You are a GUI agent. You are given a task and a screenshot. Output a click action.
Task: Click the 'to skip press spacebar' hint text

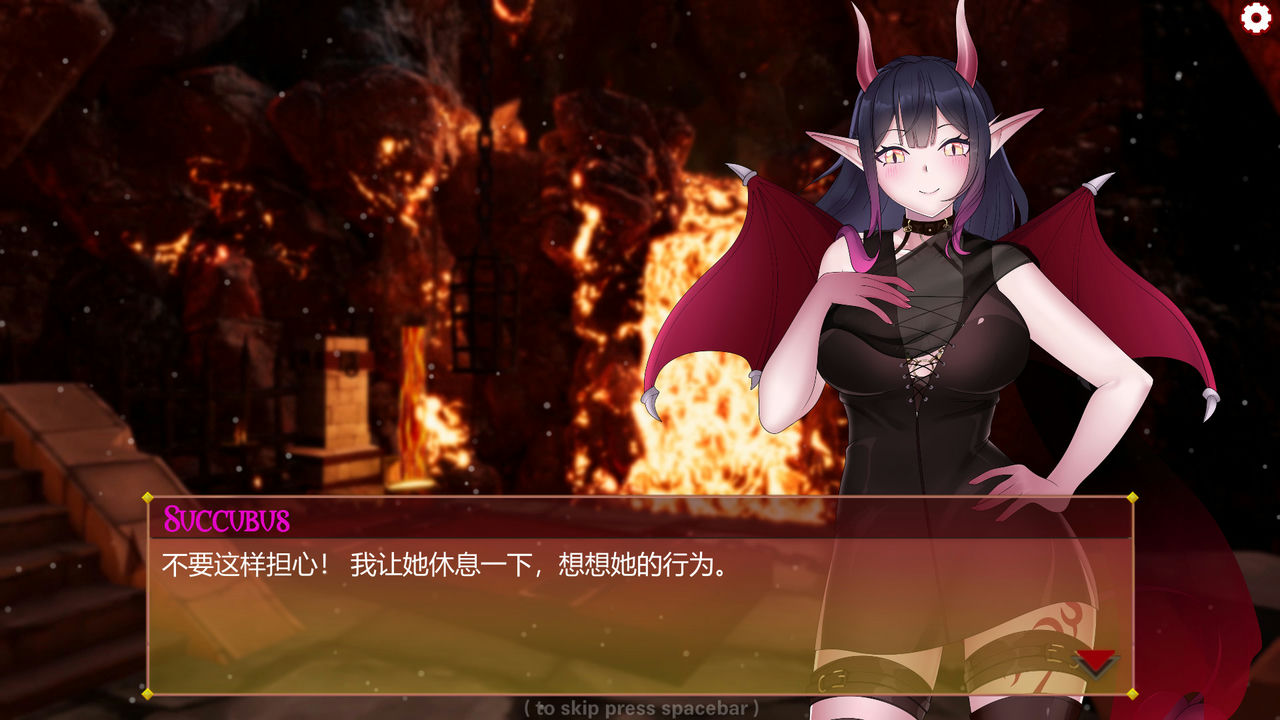click(639, 708)
